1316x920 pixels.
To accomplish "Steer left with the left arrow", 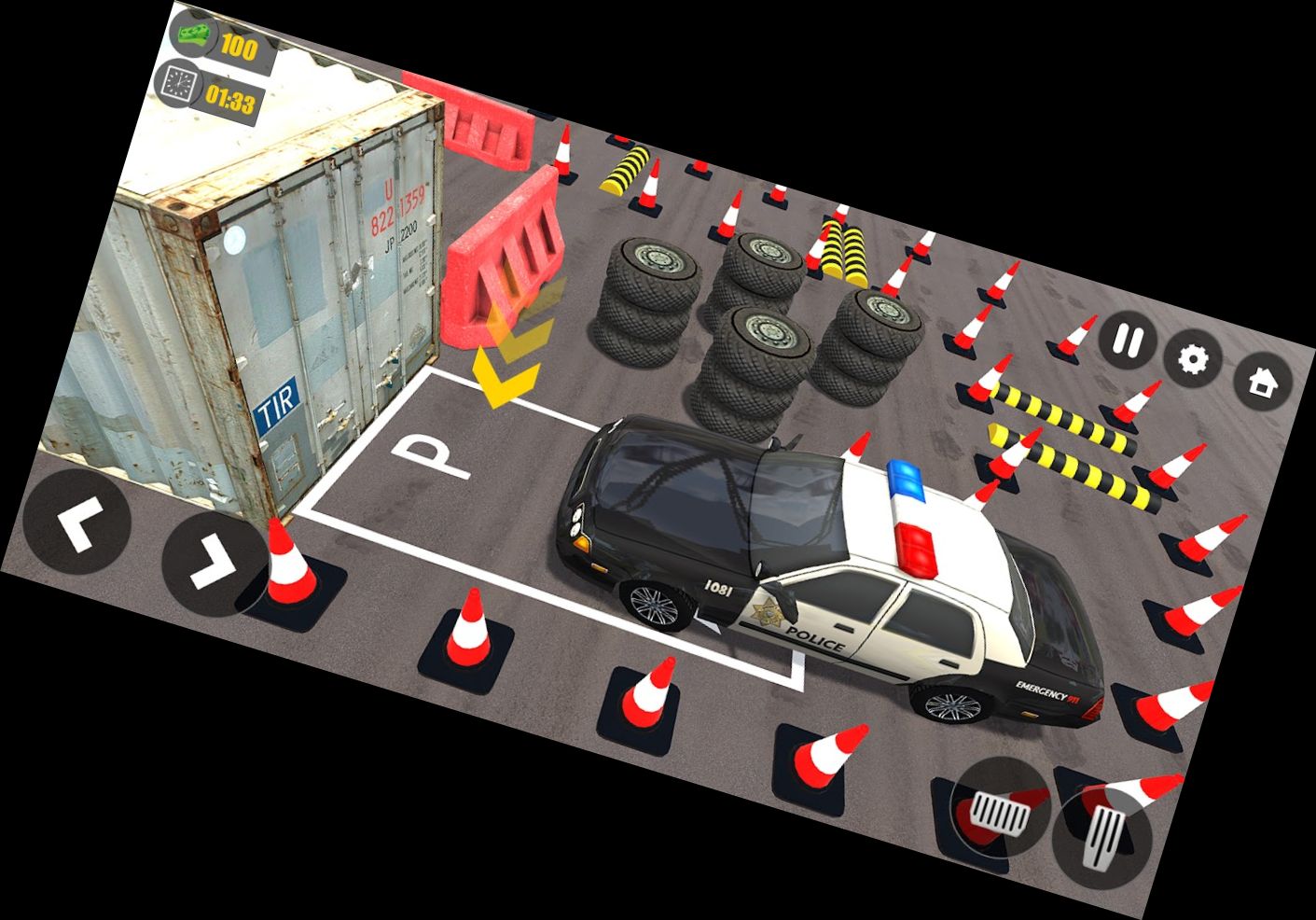I will pos(77,523).
